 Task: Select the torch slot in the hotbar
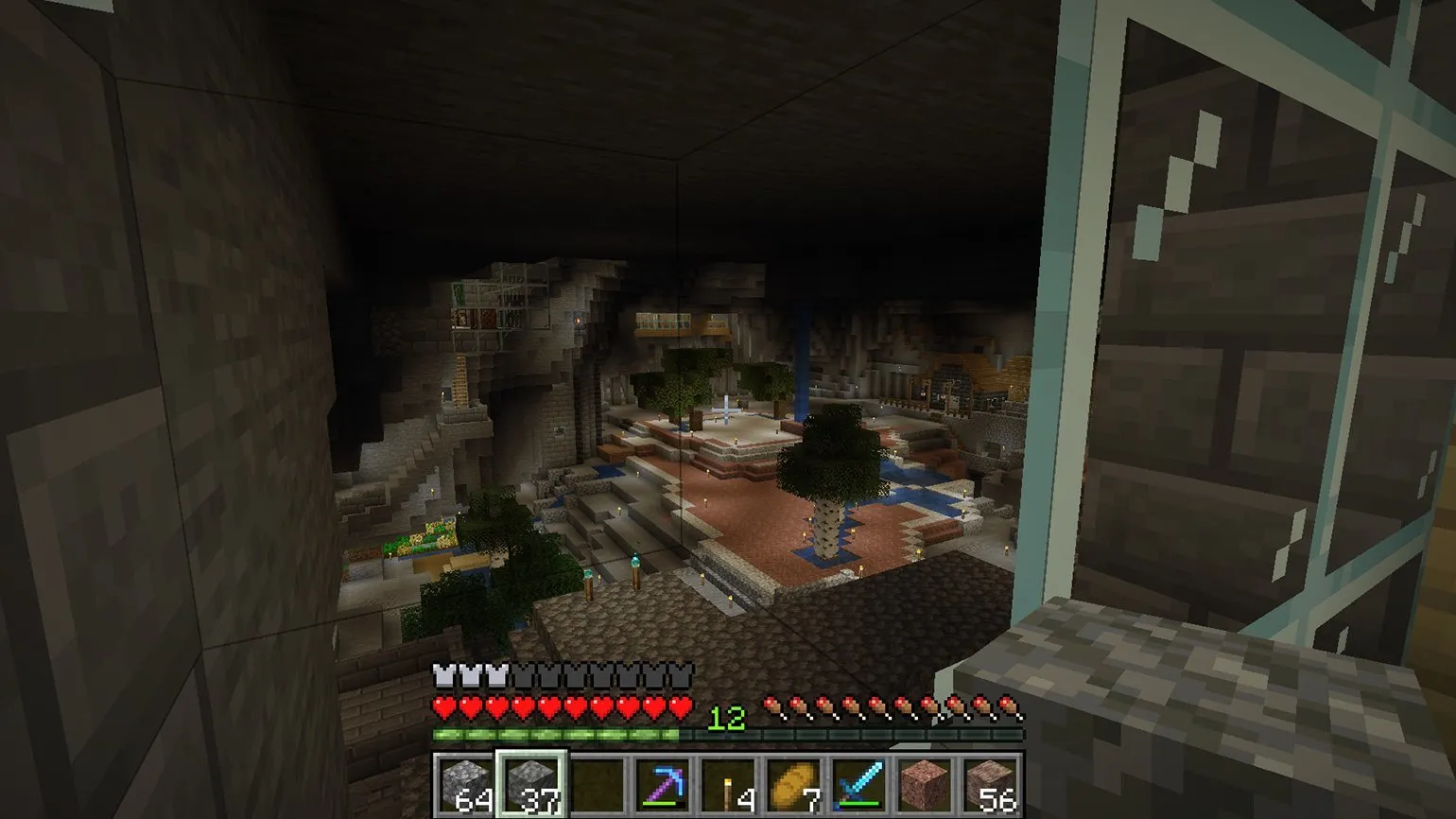[728, 784]
